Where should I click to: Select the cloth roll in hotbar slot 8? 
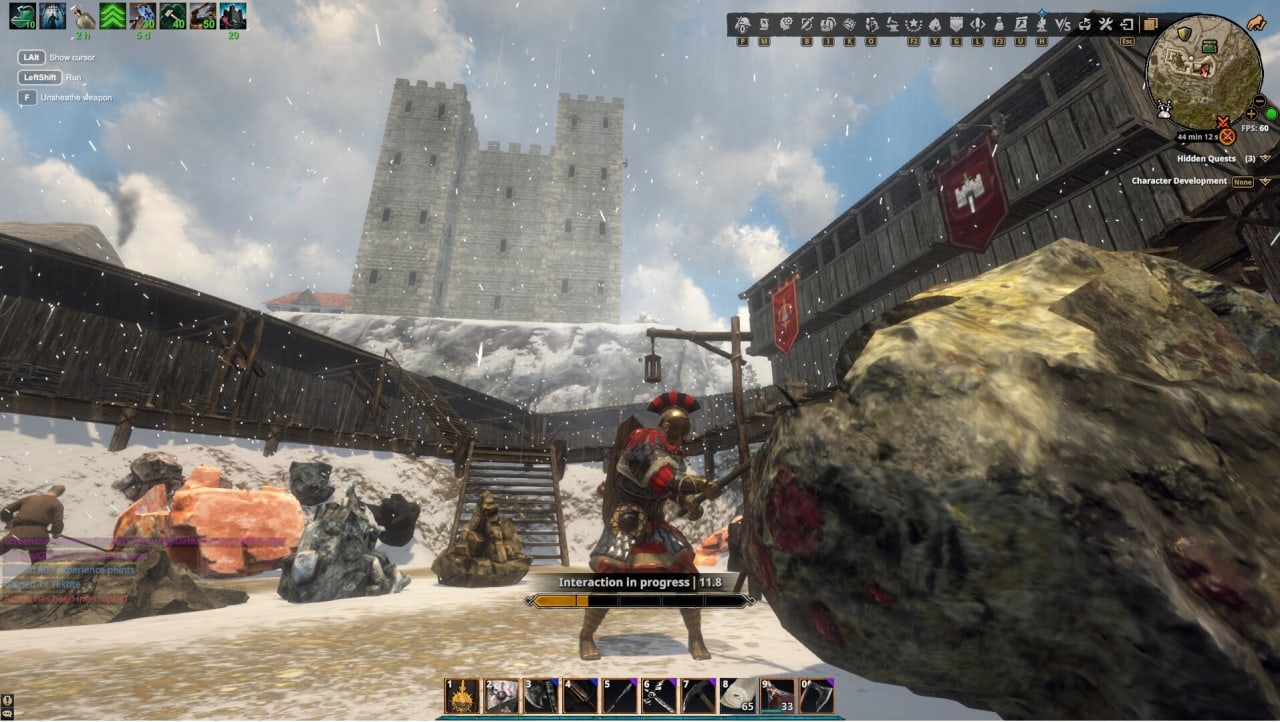pos(737,696)
